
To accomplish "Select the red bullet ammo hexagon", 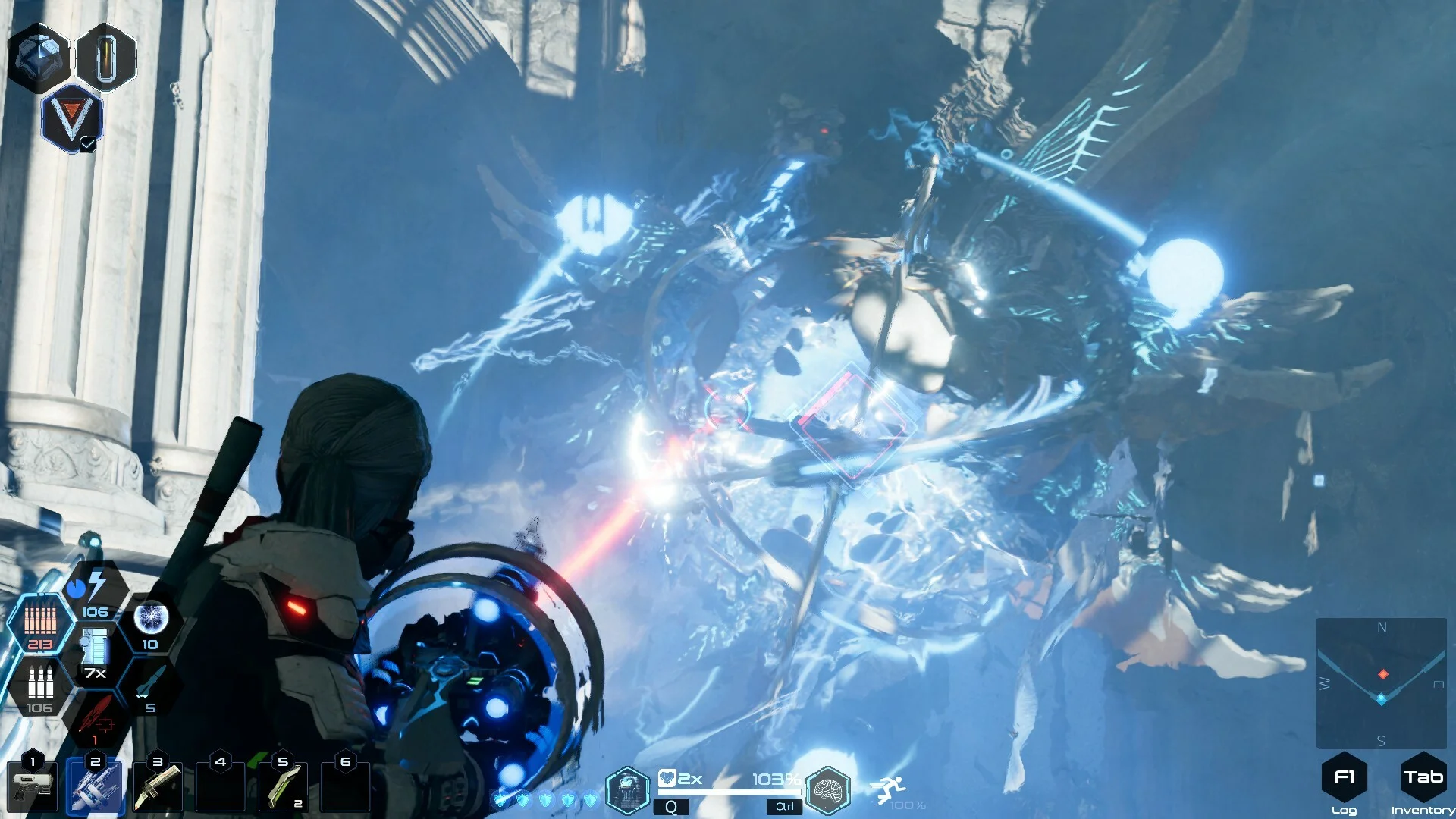I will click(40, 624).
